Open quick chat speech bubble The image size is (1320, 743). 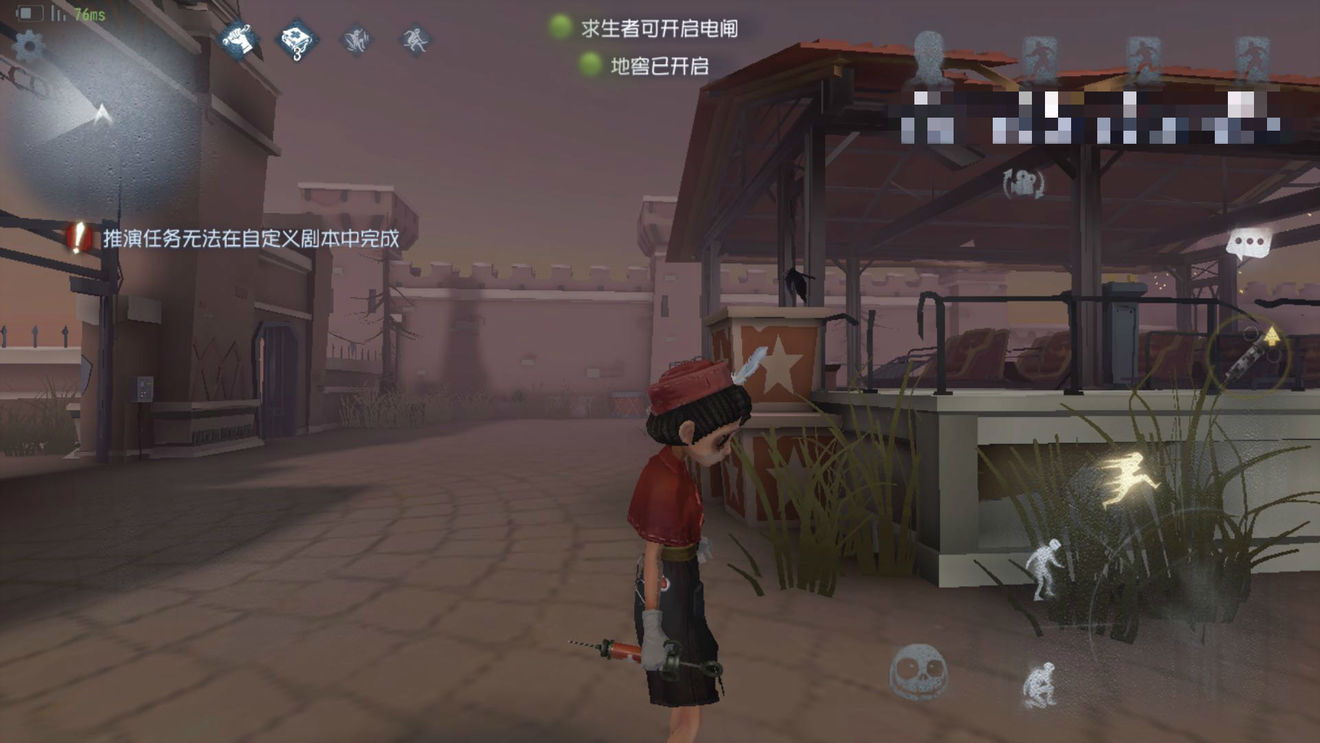tap(1247, 241)
